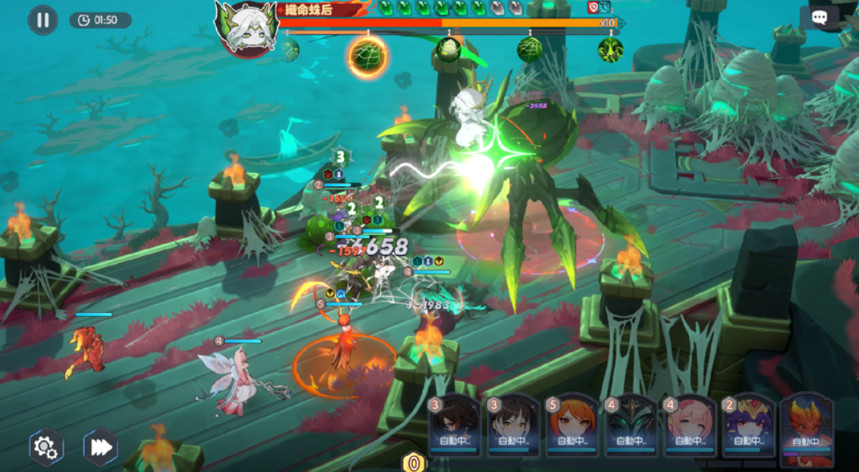Screen dimensions: 859x472
Task: Choose the pink-haired hero card
Action: coord(689,426)
